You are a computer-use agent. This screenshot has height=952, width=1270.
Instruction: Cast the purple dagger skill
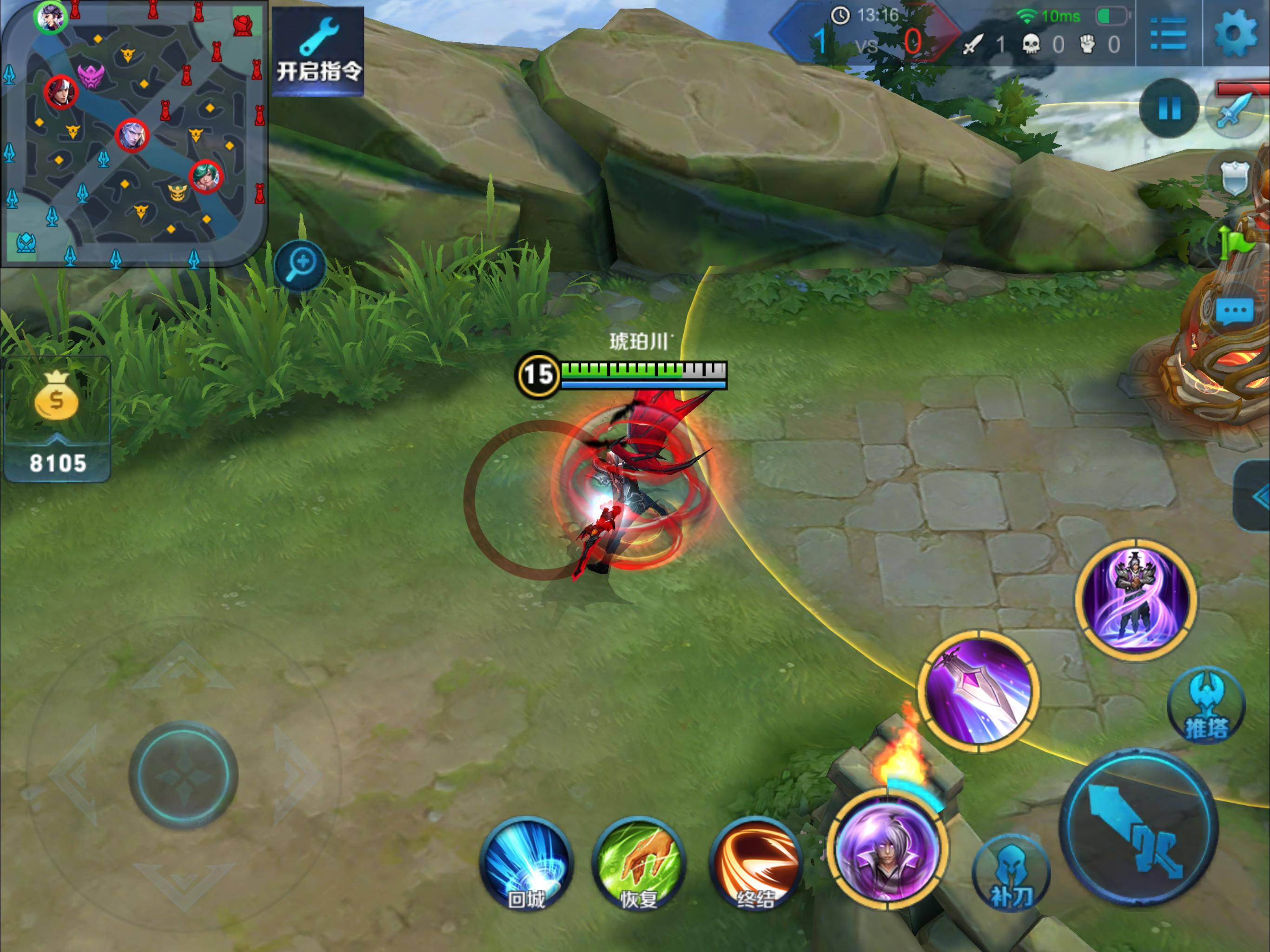point(979,690)
